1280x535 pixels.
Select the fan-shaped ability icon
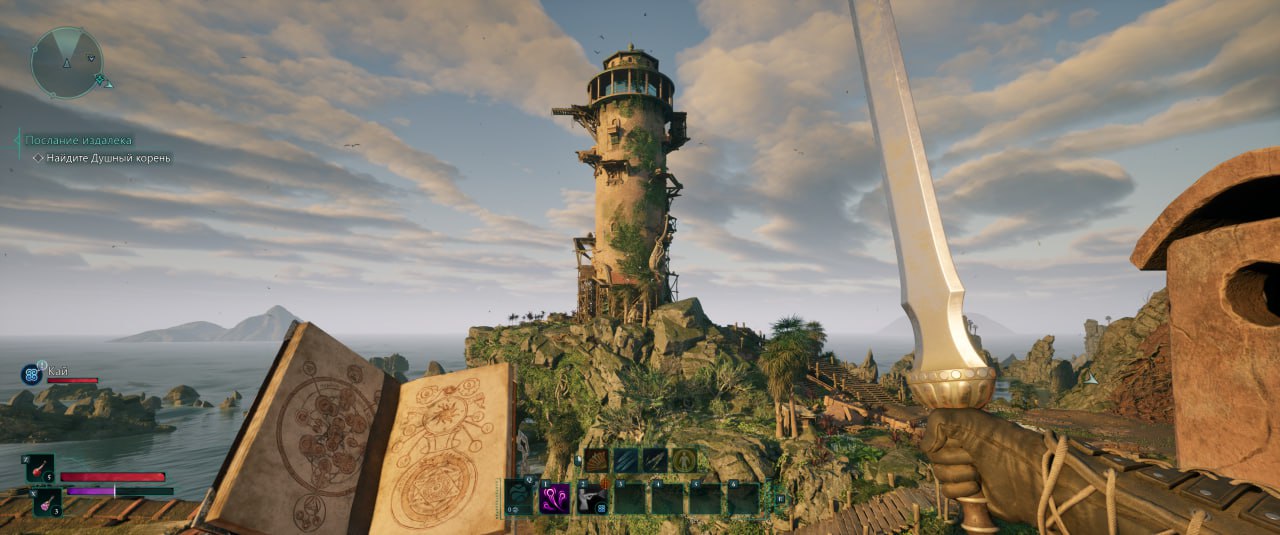click(597, 460)
